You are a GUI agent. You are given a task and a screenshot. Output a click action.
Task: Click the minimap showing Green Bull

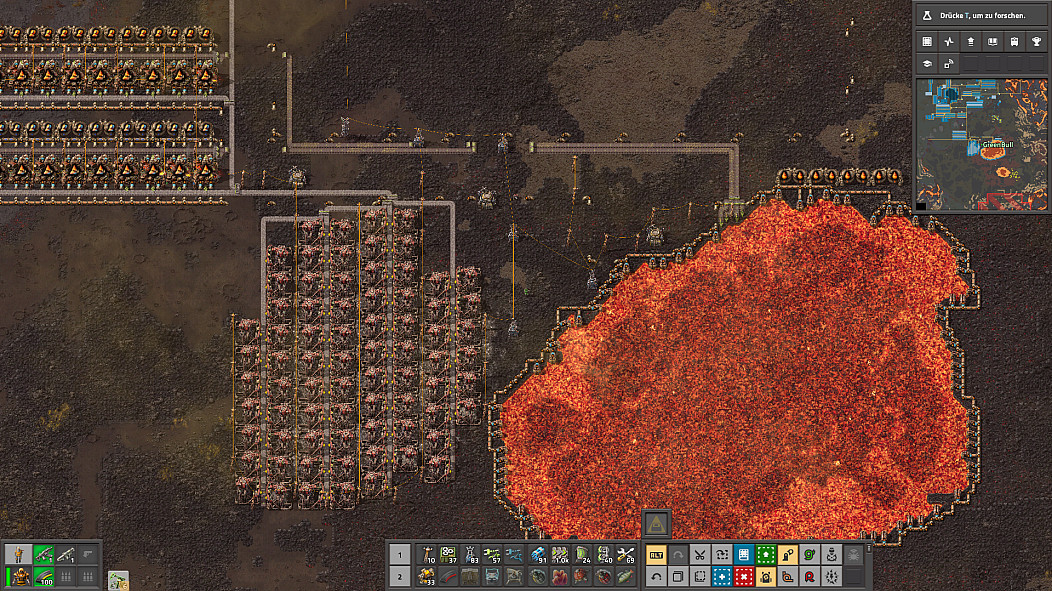point(981,144)
